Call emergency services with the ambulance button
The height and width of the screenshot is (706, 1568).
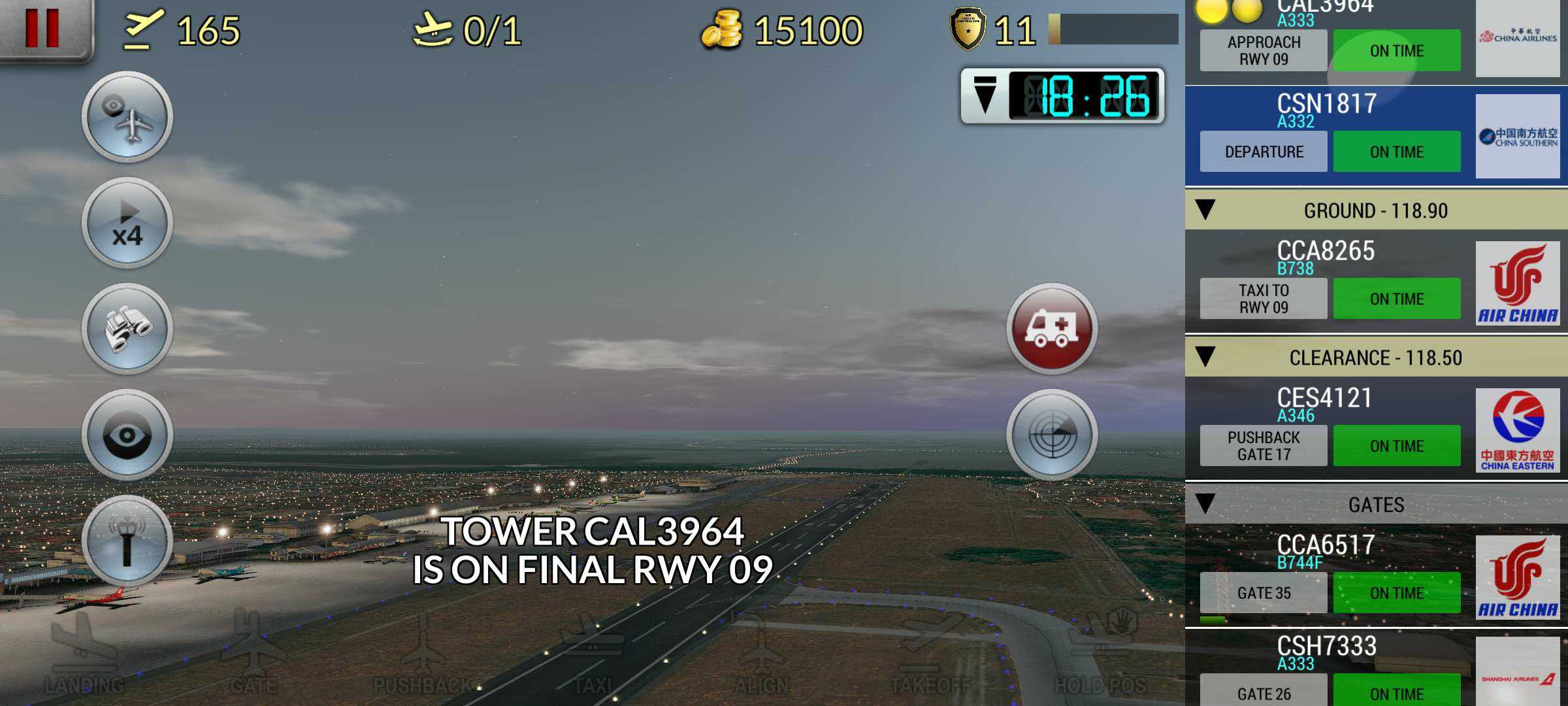[1052, 329]
